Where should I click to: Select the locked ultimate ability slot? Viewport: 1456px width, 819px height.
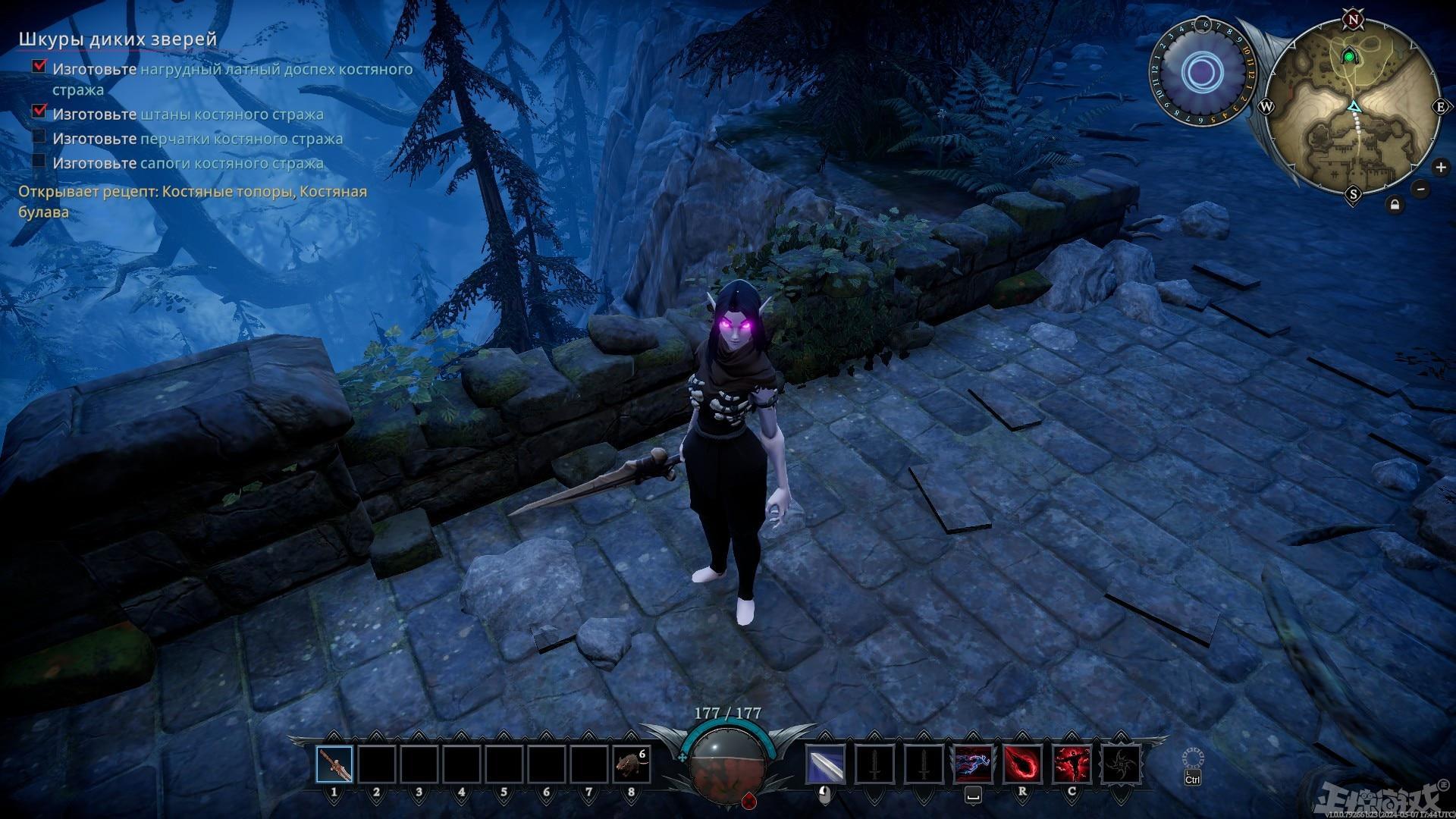(x=1120, y=764)
